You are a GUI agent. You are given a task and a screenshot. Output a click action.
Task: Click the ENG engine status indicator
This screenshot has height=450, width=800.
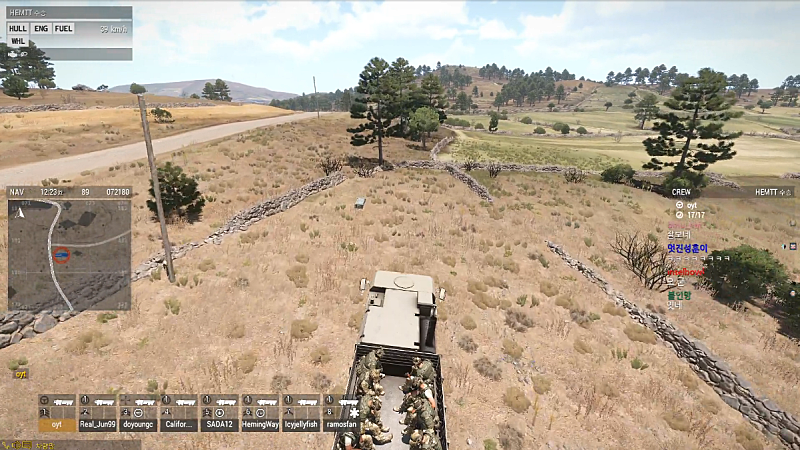tap(41, 29)
